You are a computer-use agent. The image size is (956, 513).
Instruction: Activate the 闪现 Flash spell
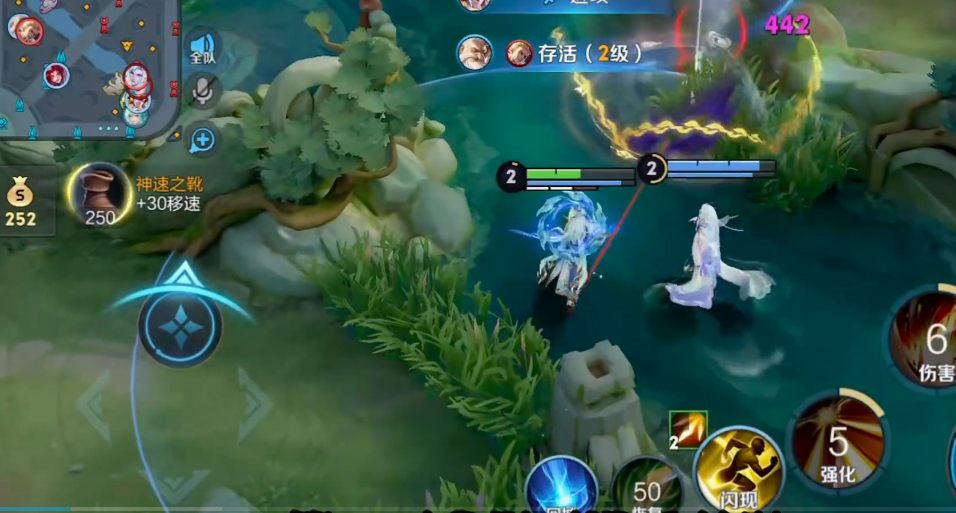click(739, 468)
